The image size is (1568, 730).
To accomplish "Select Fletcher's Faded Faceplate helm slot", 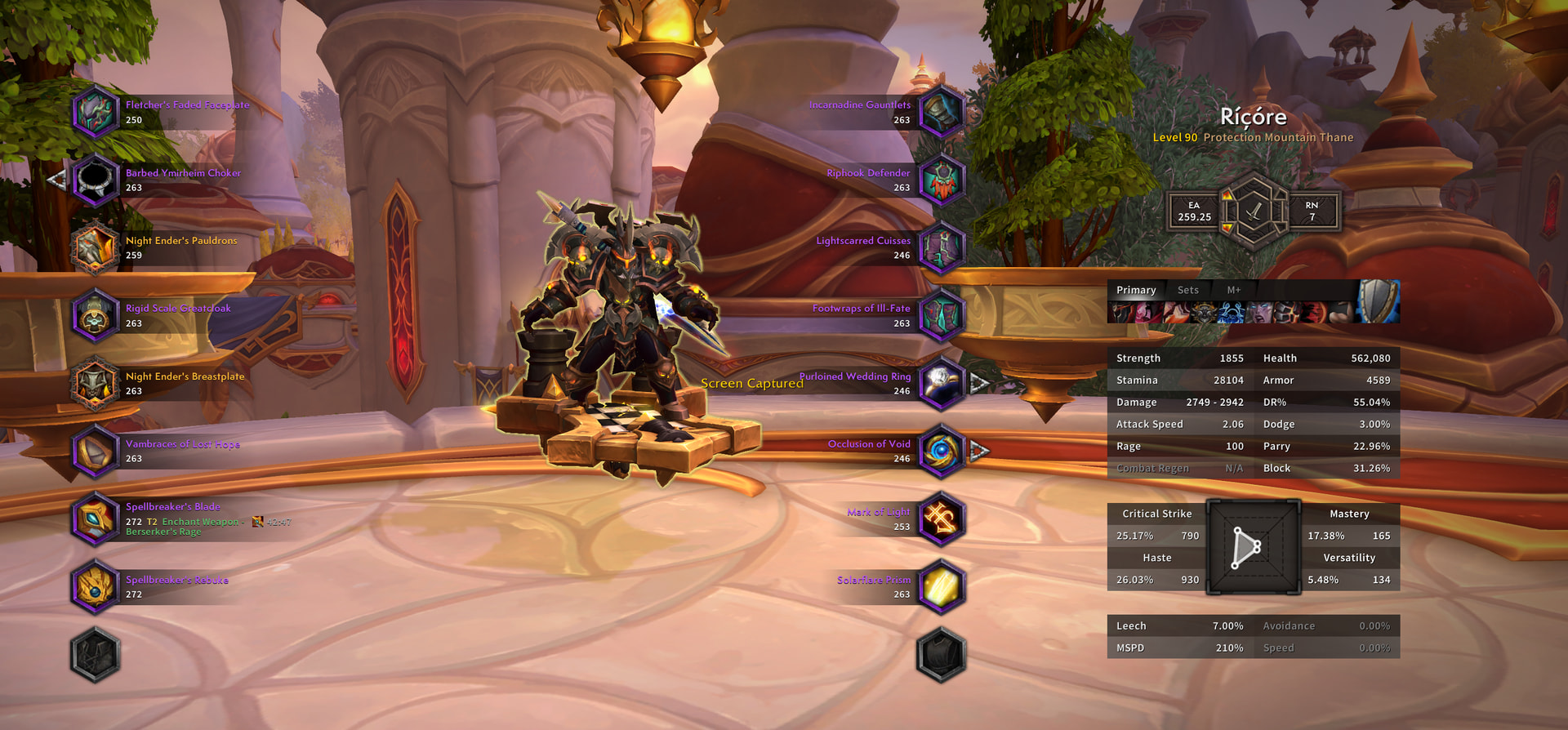I will [x=96, y=112].
